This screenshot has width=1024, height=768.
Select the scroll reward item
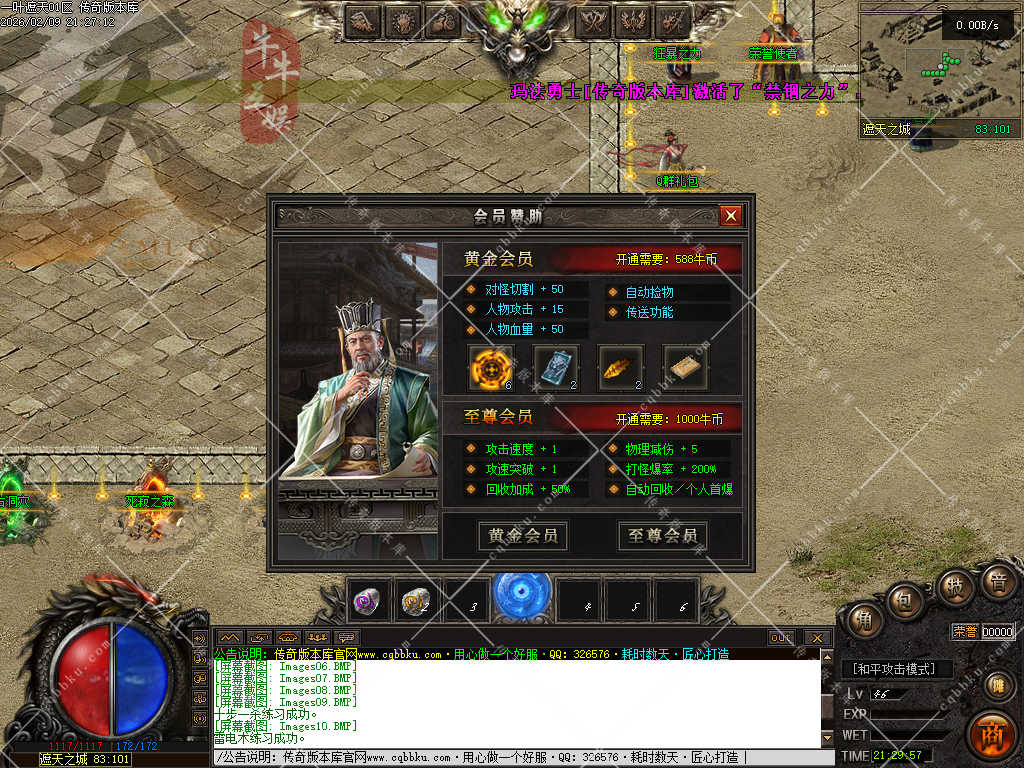(x=685, y=367)
